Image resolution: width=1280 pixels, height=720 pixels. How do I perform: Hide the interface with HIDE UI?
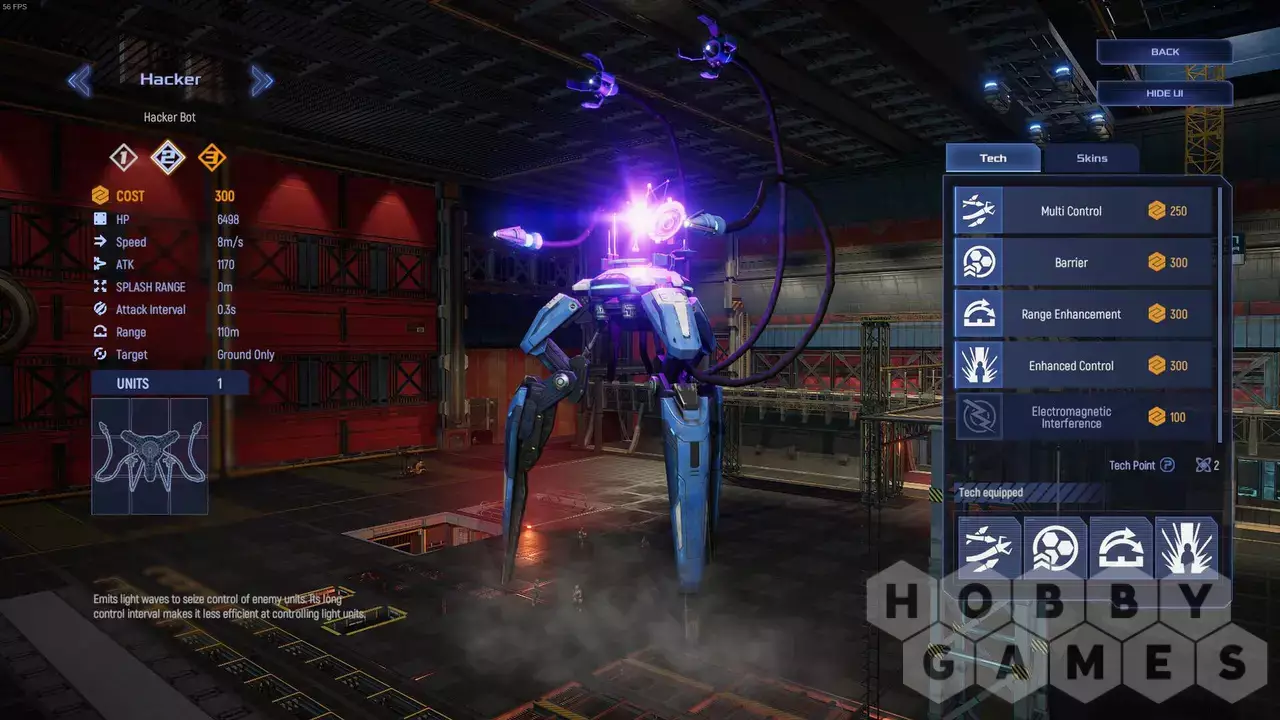coord(1164,93)
